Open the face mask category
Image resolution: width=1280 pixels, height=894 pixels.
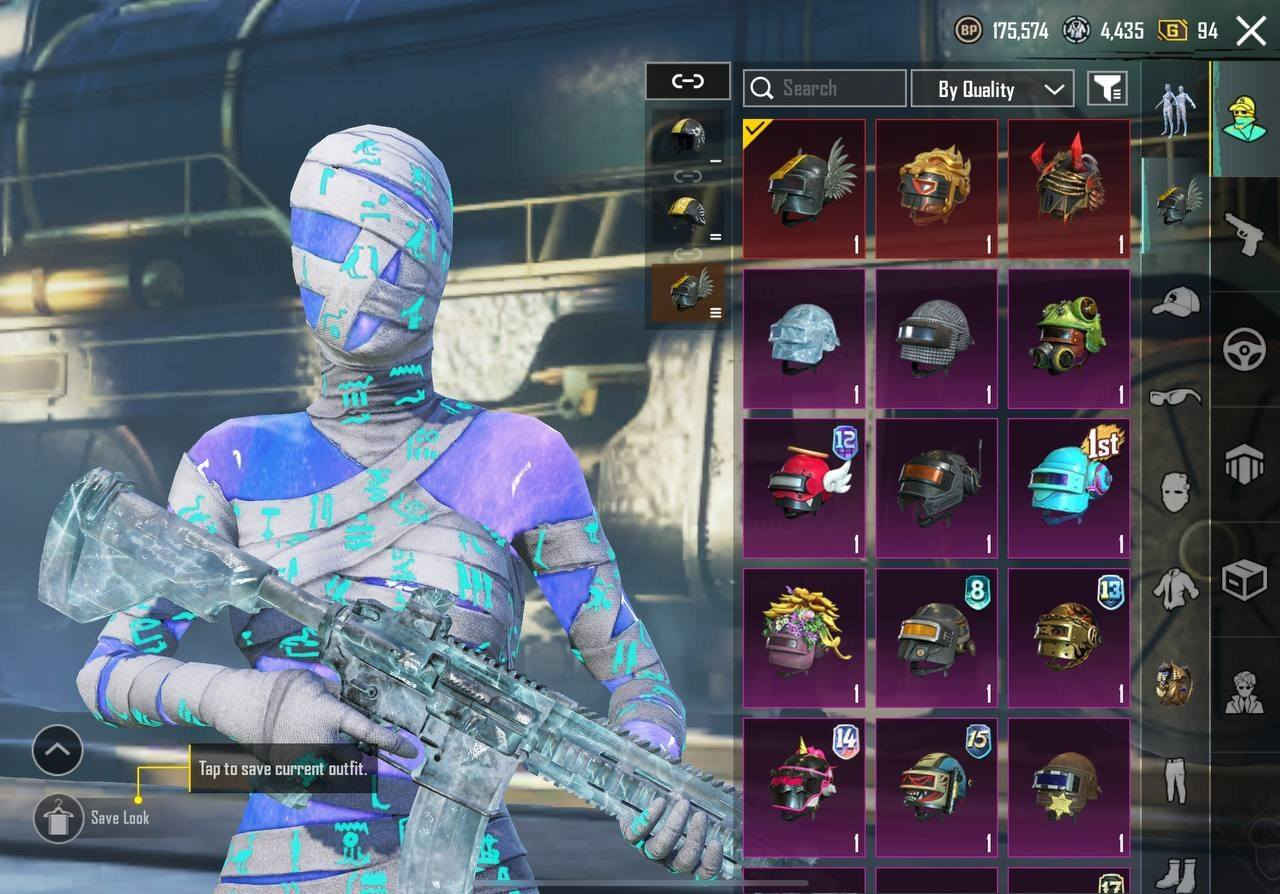click(x=1175, y=492)
